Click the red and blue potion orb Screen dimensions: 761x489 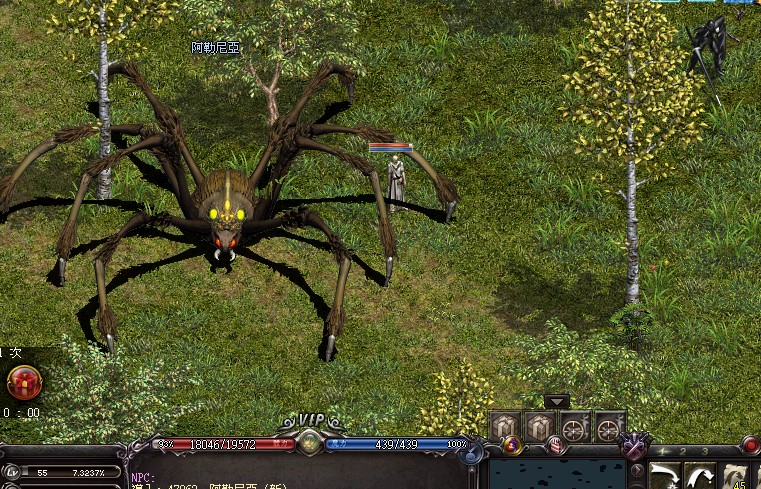(x=512, y=446)
